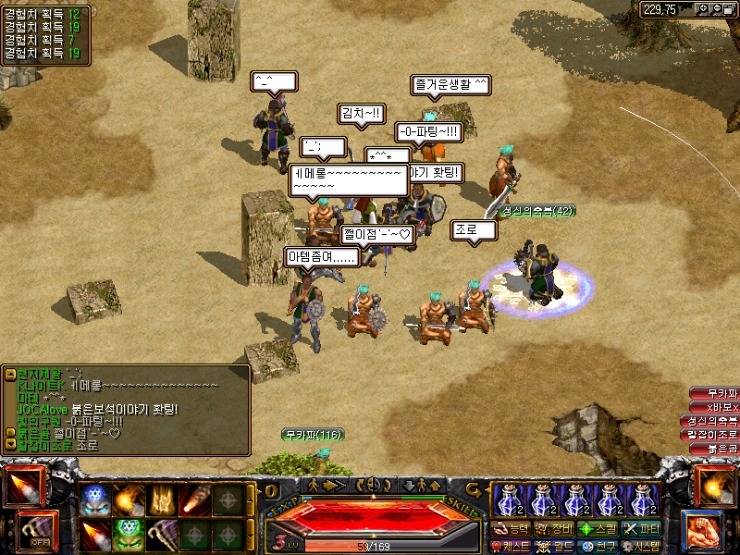The height and width of the screenshot is (555, 740).
Task: Open the 장비 (equipment) window
Action: click(x=555, y=527)
